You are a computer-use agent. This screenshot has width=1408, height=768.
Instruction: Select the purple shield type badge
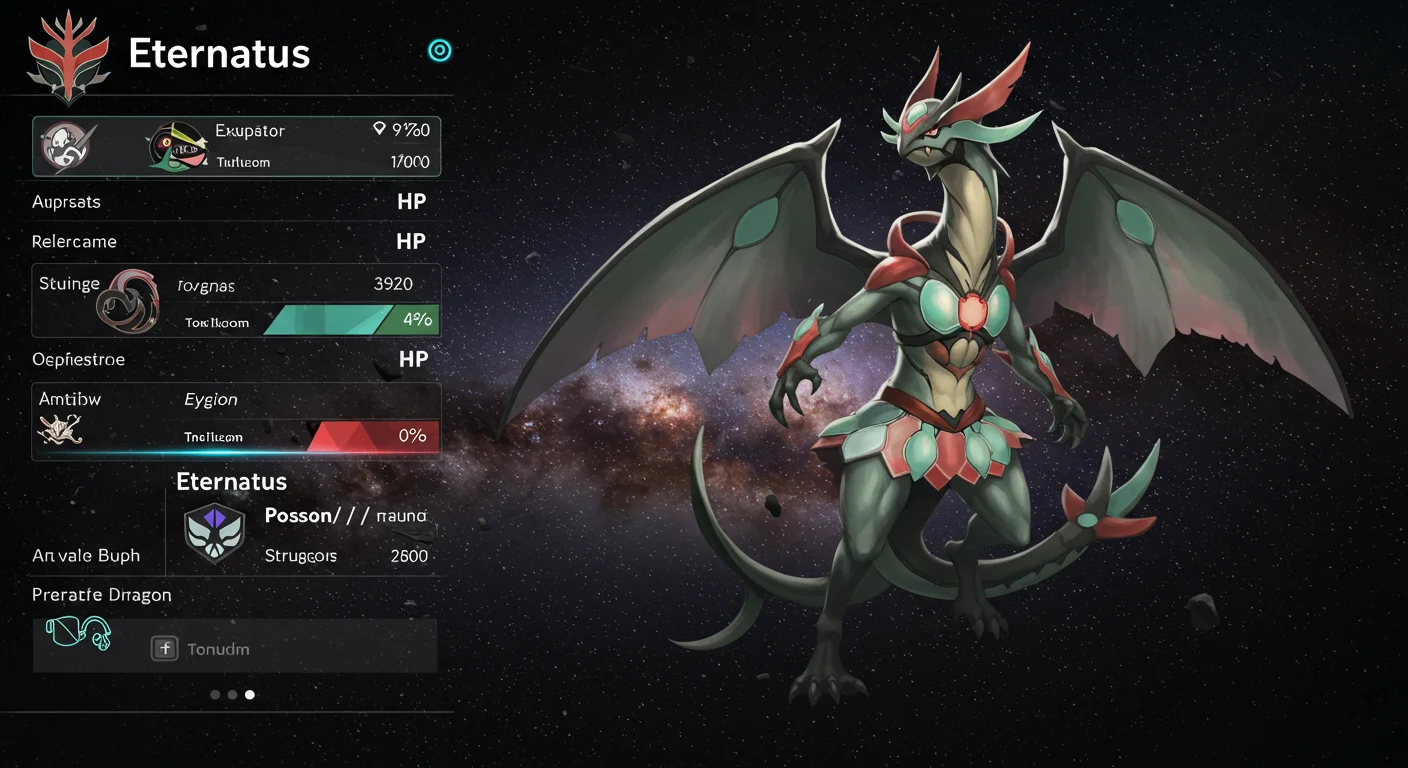tap(214, 531)
